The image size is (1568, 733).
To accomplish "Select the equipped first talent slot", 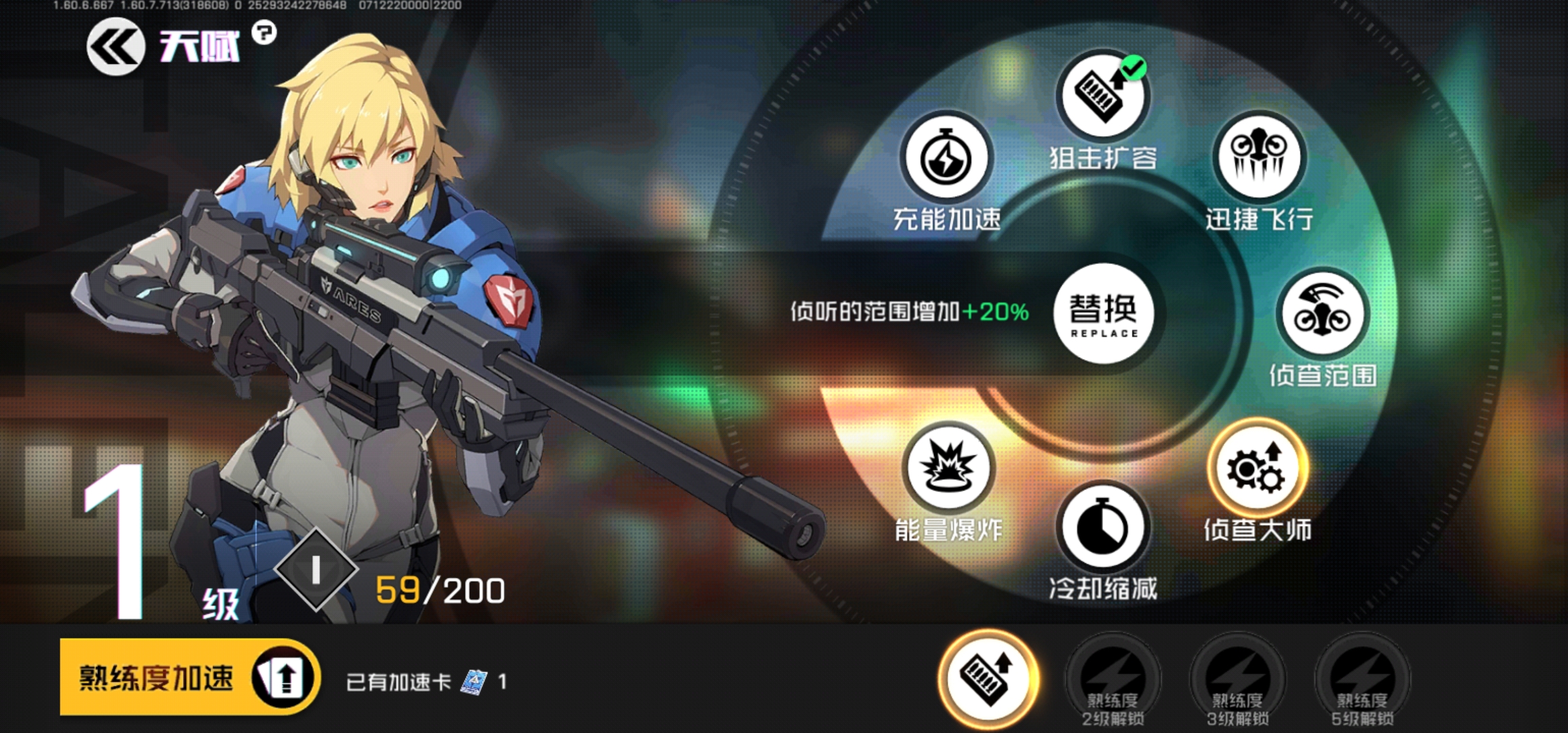I will click(988, 677).
